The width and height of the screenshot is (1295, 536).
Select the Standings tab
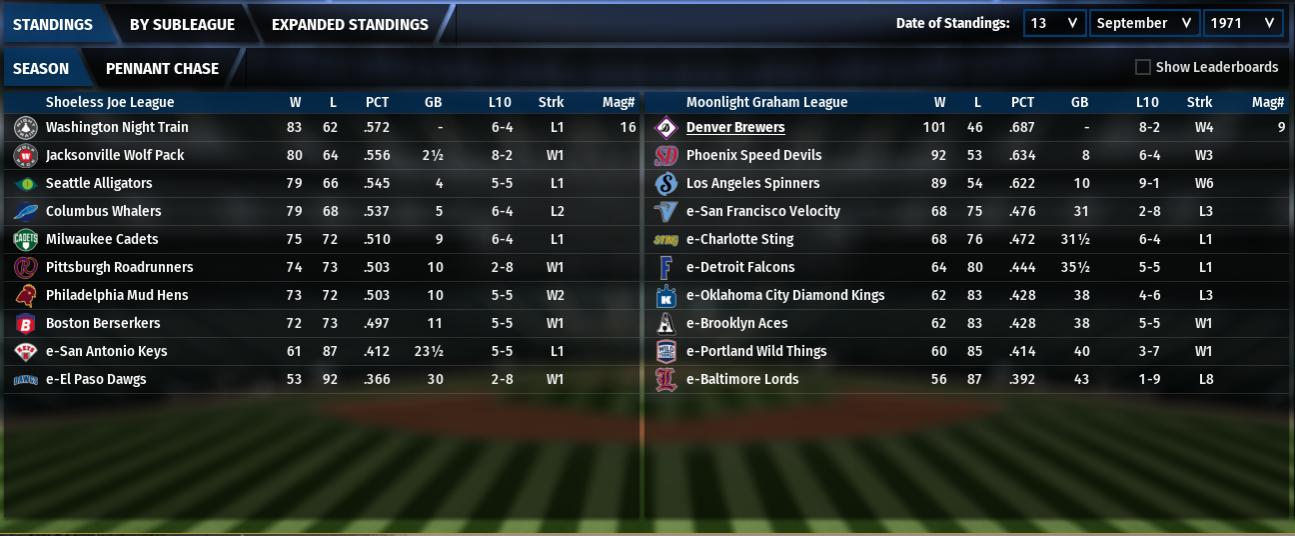(52, 24)
